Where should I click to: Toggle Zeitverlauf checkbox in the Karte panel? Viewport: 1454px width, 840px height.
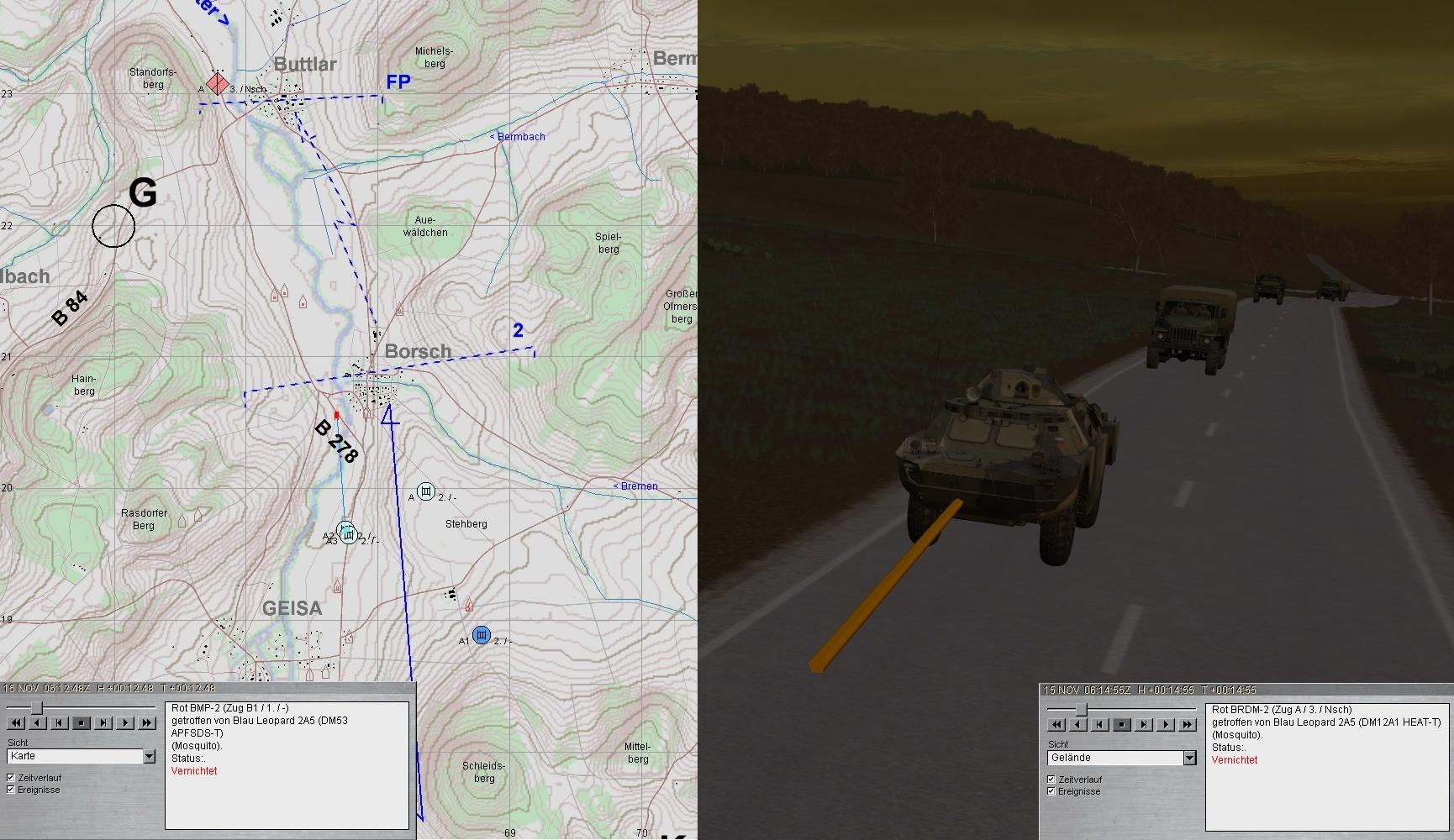(x=11, y=778)
